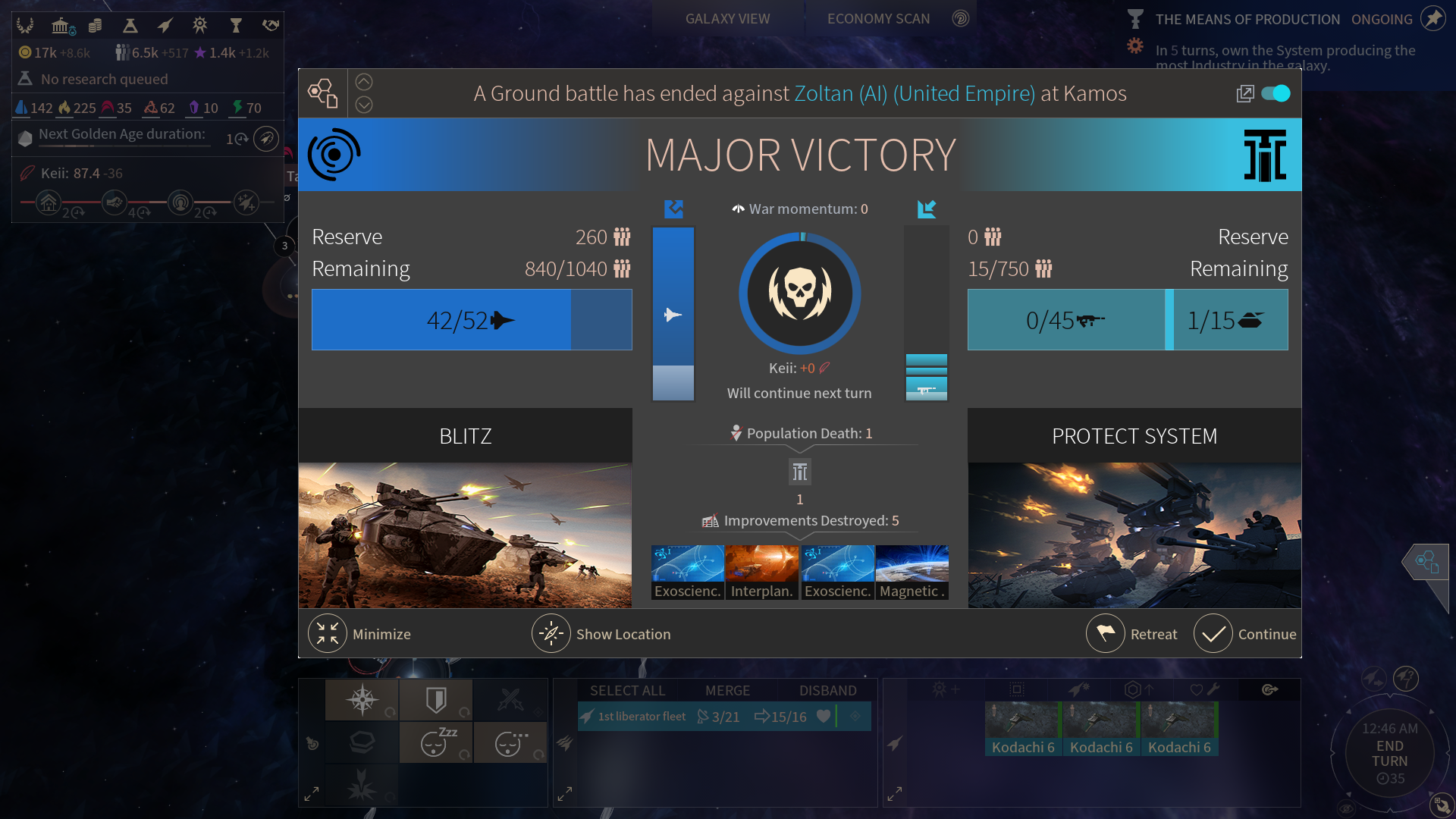
Task: Select all ships in fleet
Action: 627,691
